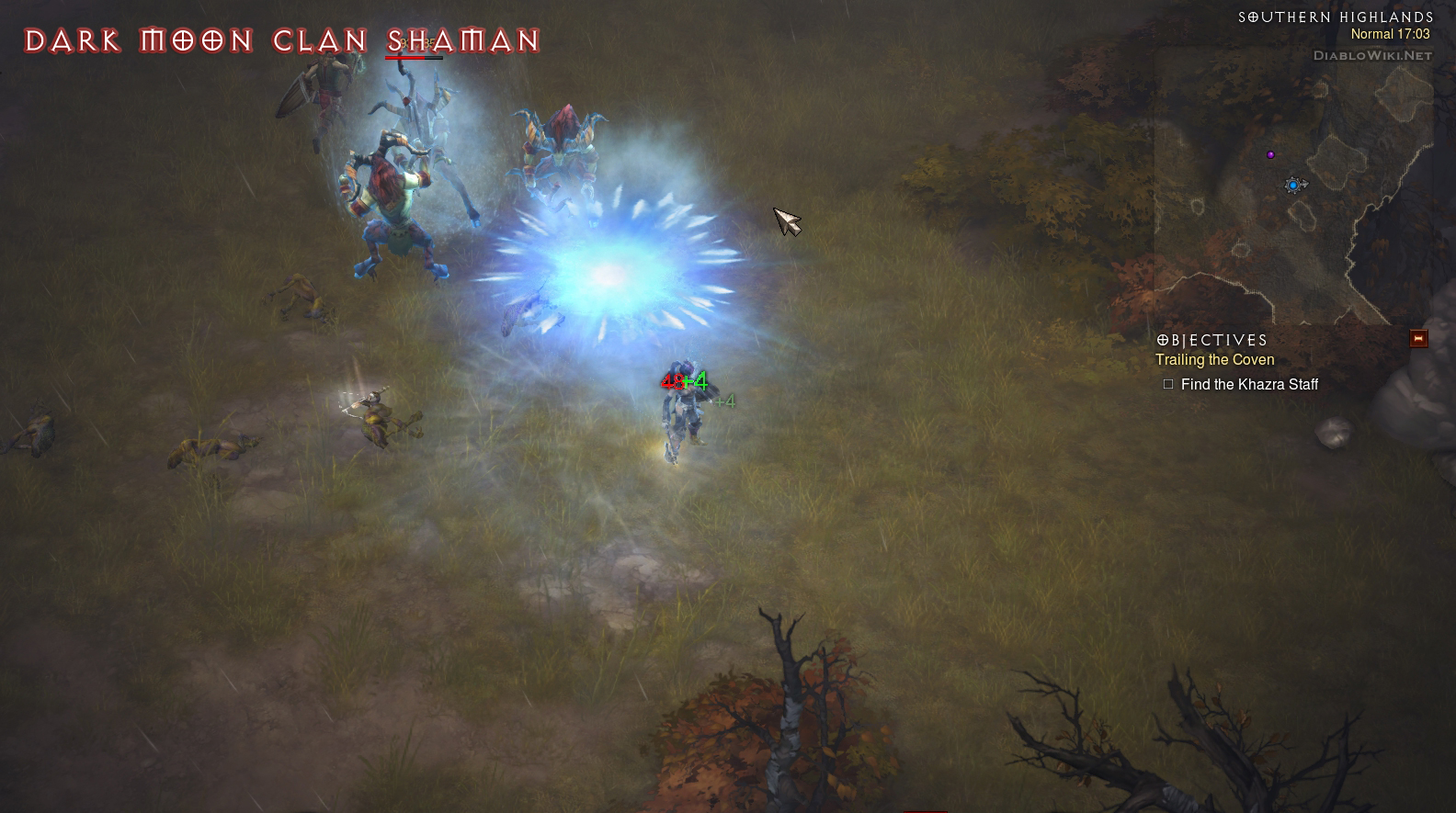Click the purple marker on the minimap
Viewport: 1456px width, 813px height.
click(x=1270, y=154)
